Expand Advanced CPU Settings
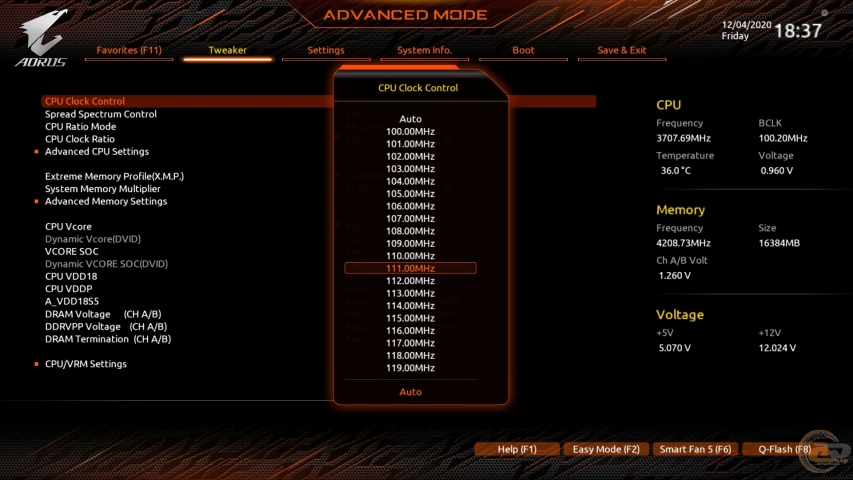The height and width of the screenshot is (480, 853). [x=97, y=152]
